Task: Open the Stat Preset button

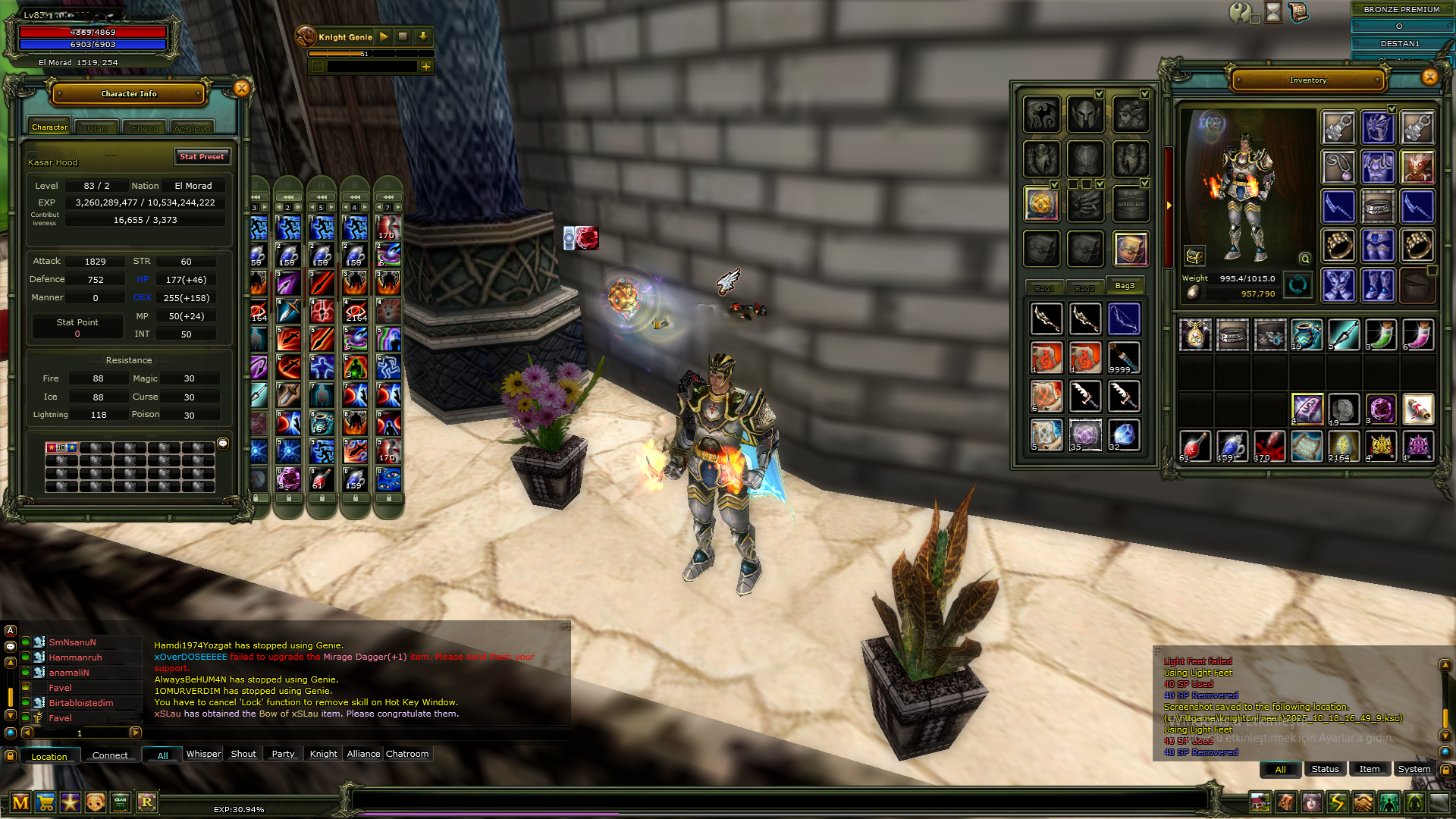Action: click(202, 157)
